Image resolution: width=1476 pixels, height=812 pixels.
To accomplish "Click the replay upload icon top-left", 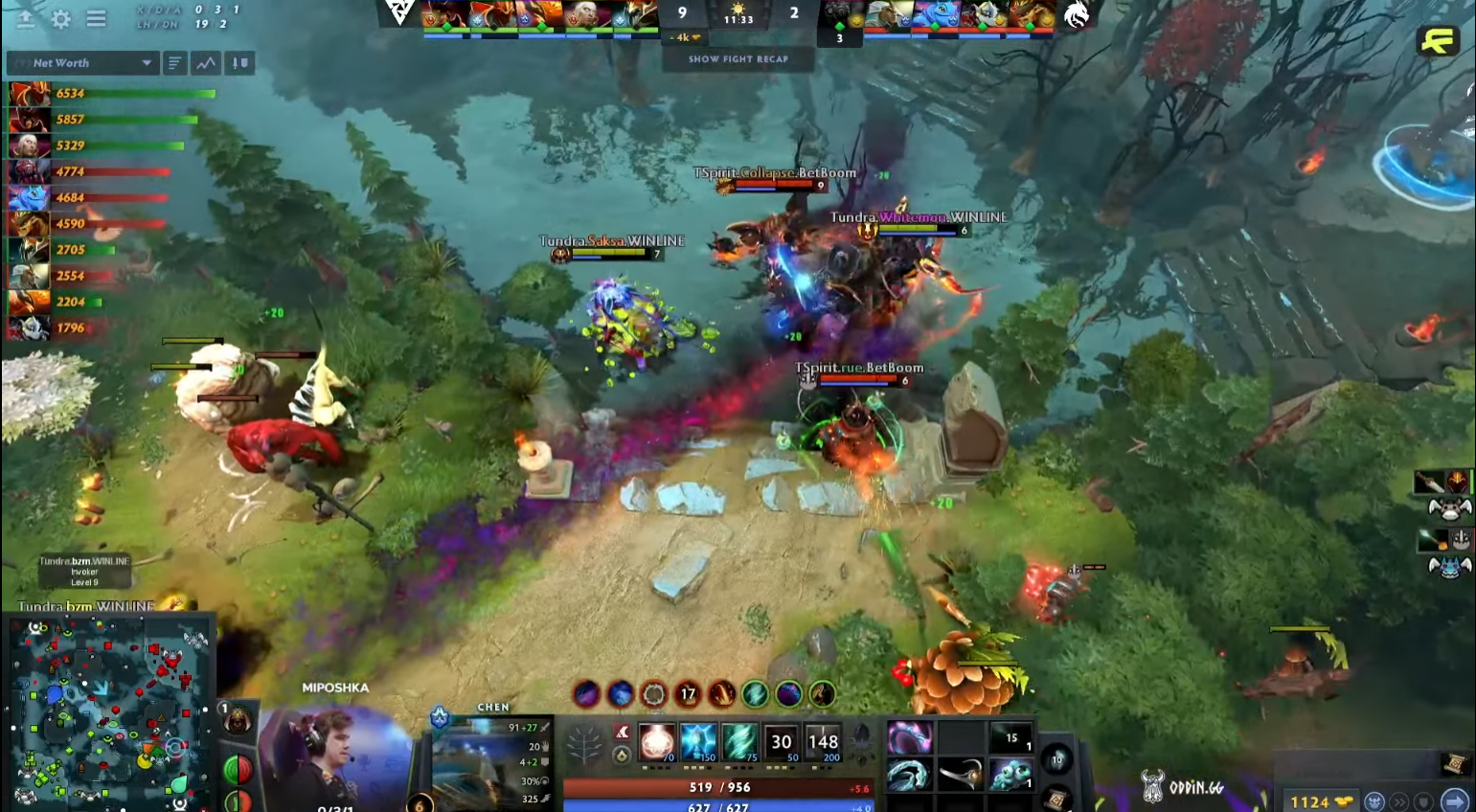I will (x=25, y=18).
